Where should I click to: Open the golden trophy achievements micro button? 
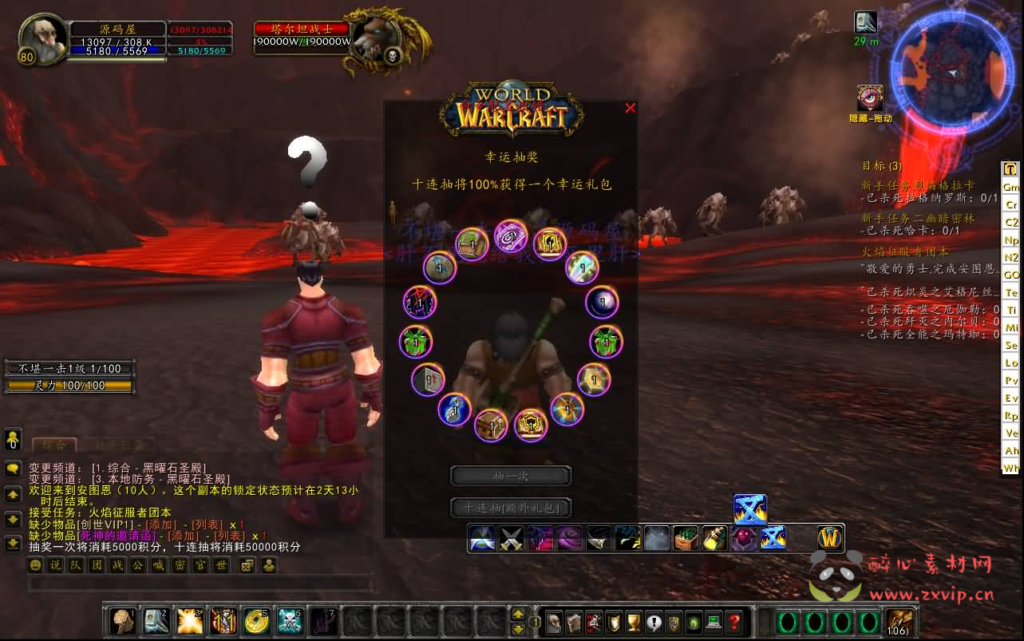(633, 621)
